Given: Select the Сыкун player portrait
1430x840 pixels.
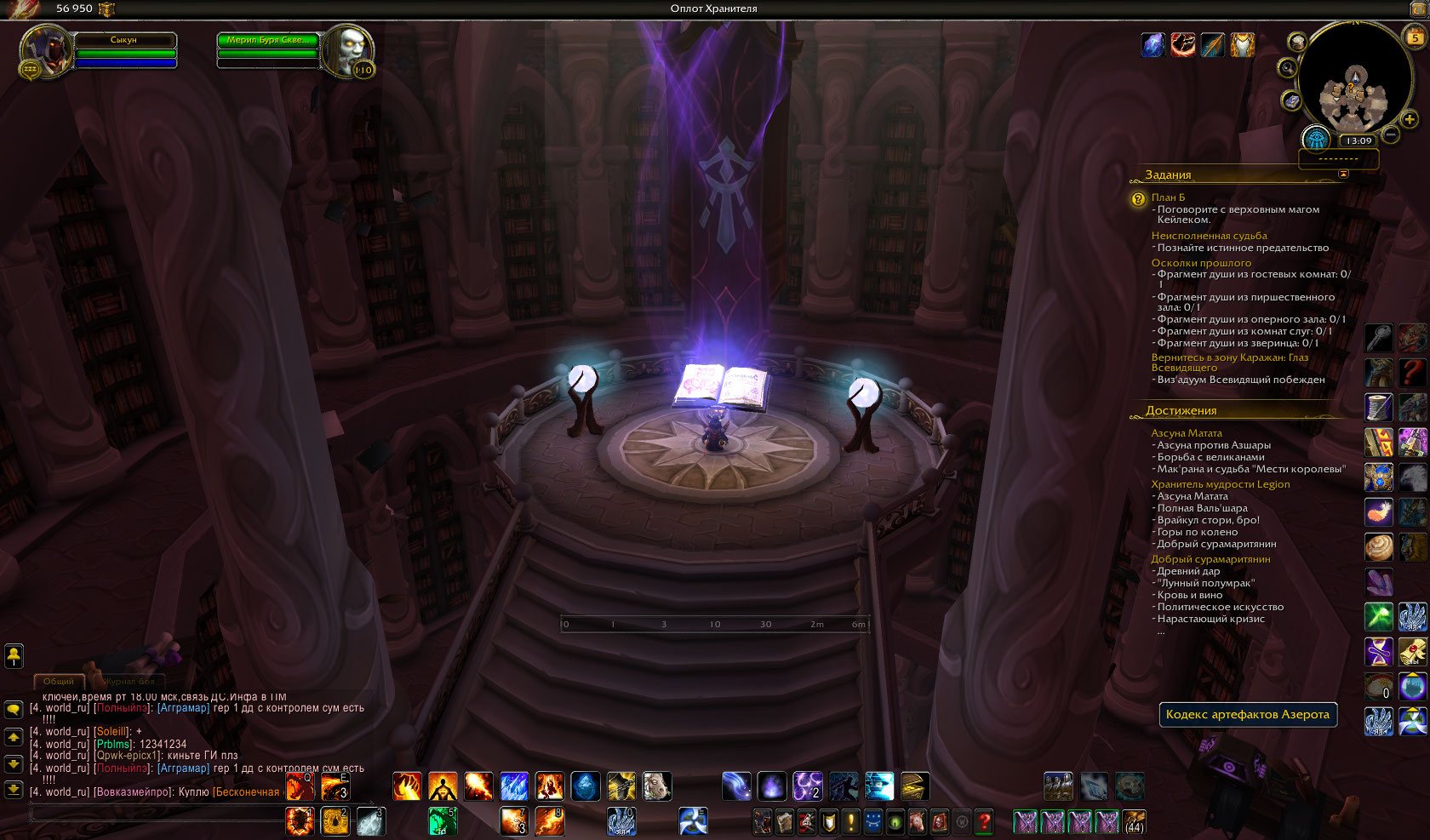Looking at the screenshot, I should click(x=44, y=50).
